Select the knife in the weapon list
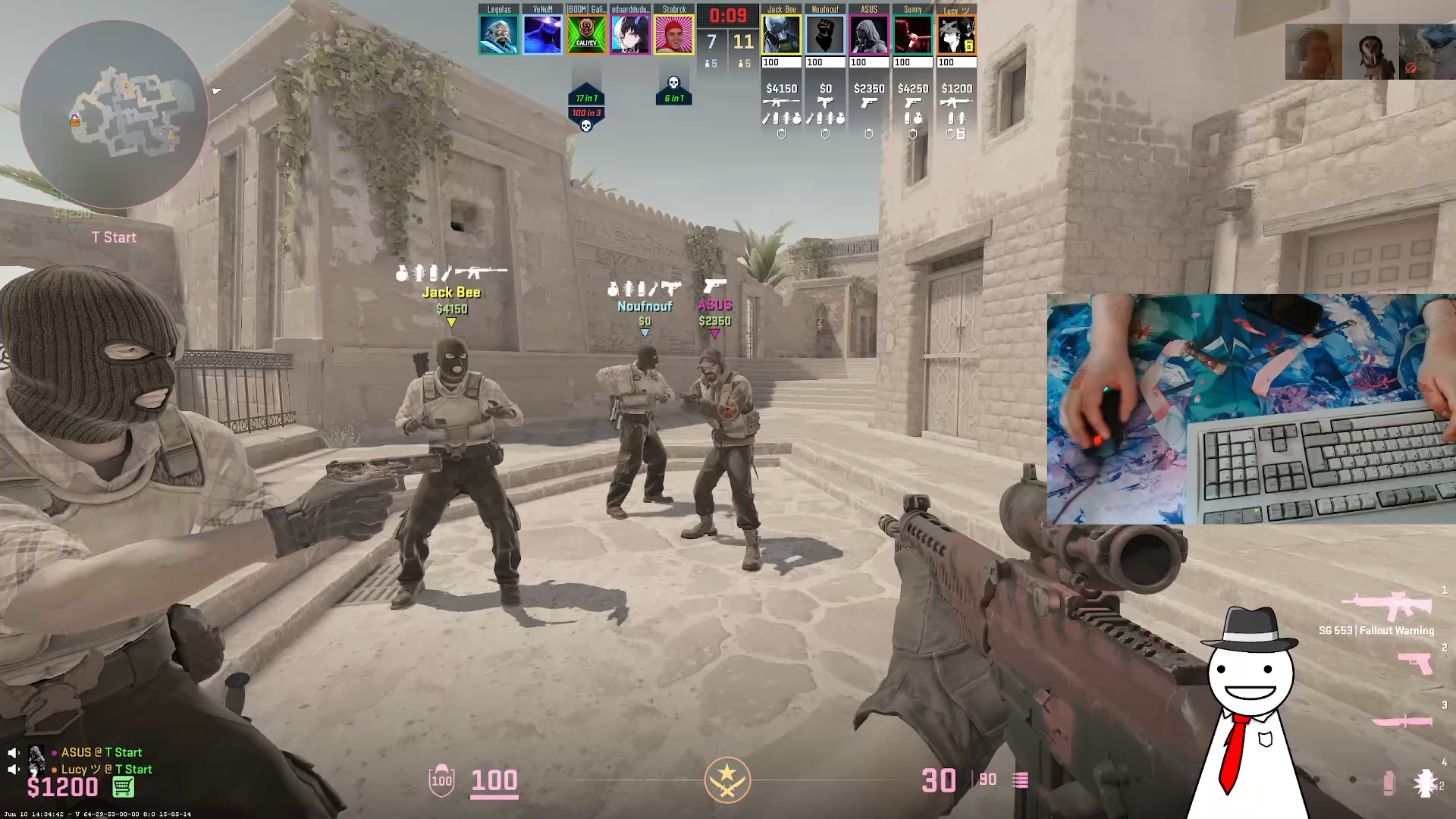The image size is (1456, 819). [1401, 720]
